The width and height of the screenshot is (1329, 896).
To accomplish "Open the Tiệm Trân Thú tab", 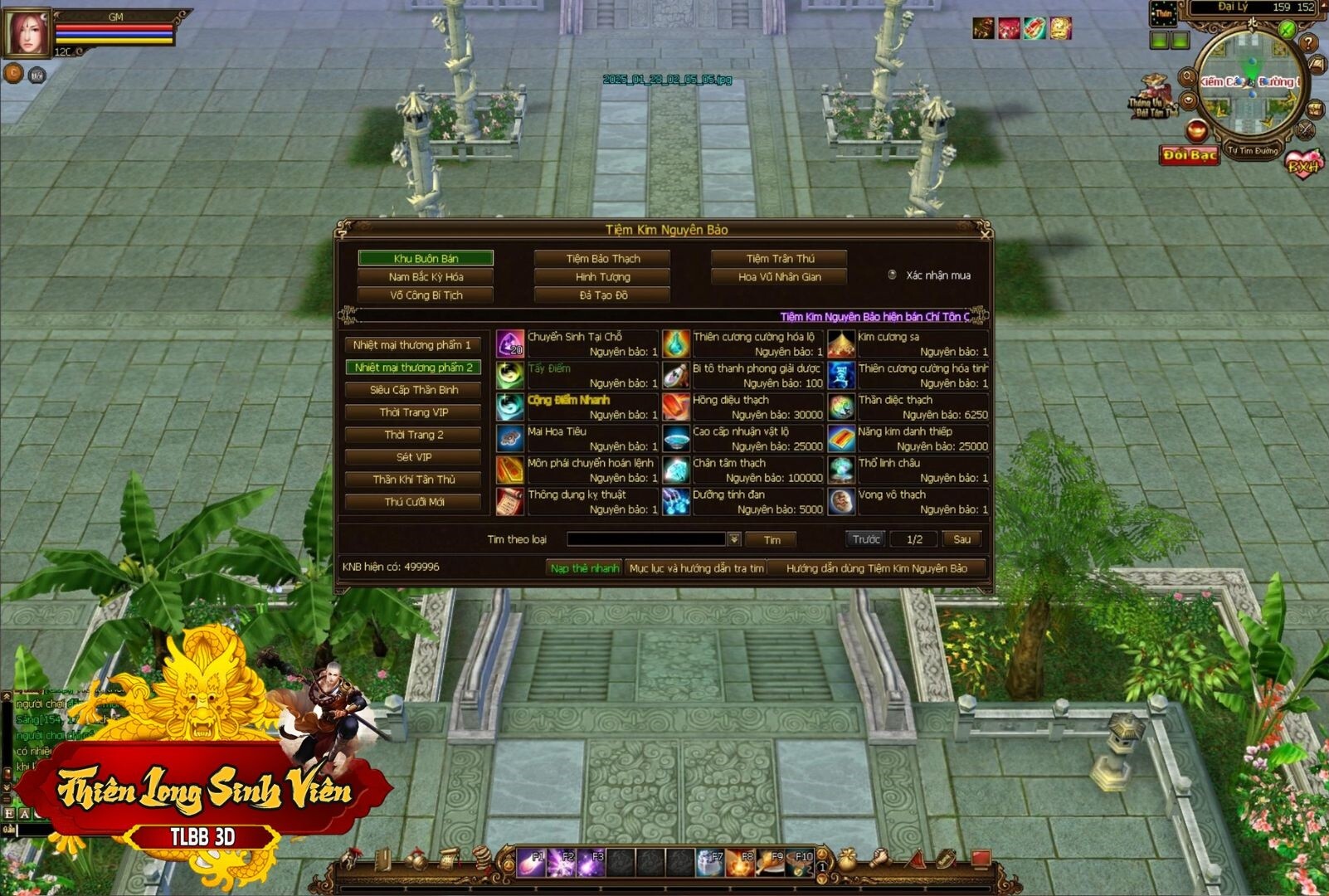I will point(779,259).
